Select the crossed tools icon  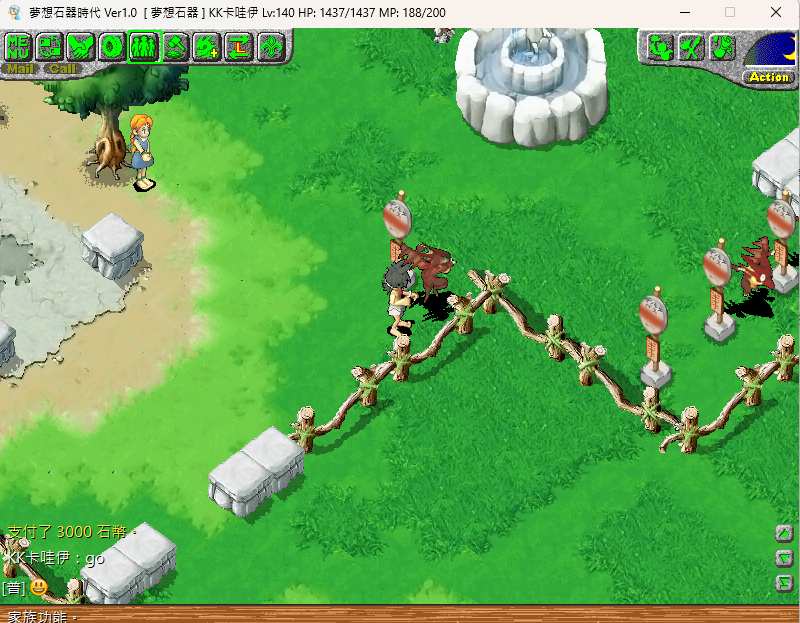coord(691,46)
